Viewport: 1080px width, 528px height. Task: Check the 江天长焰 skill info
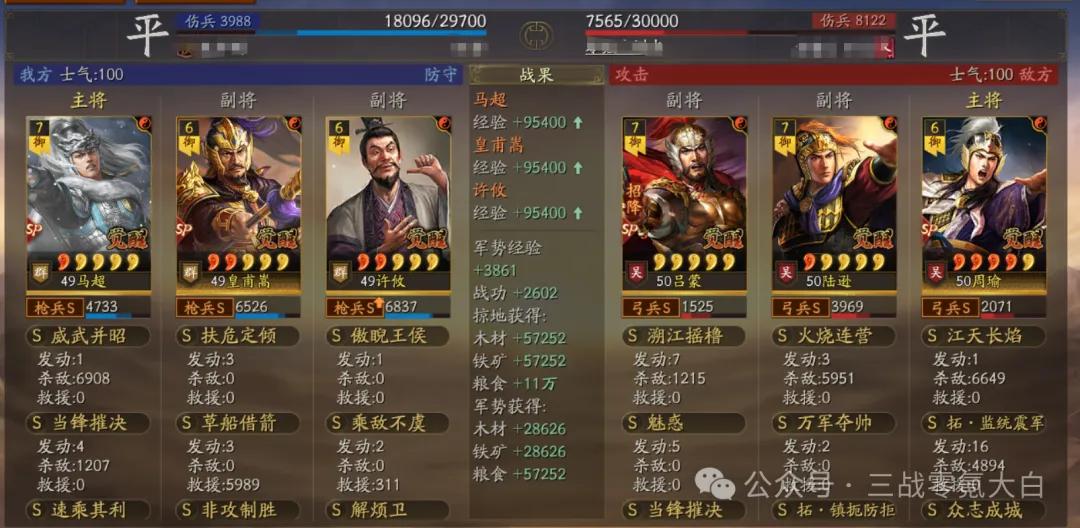[x=984, y=336]
